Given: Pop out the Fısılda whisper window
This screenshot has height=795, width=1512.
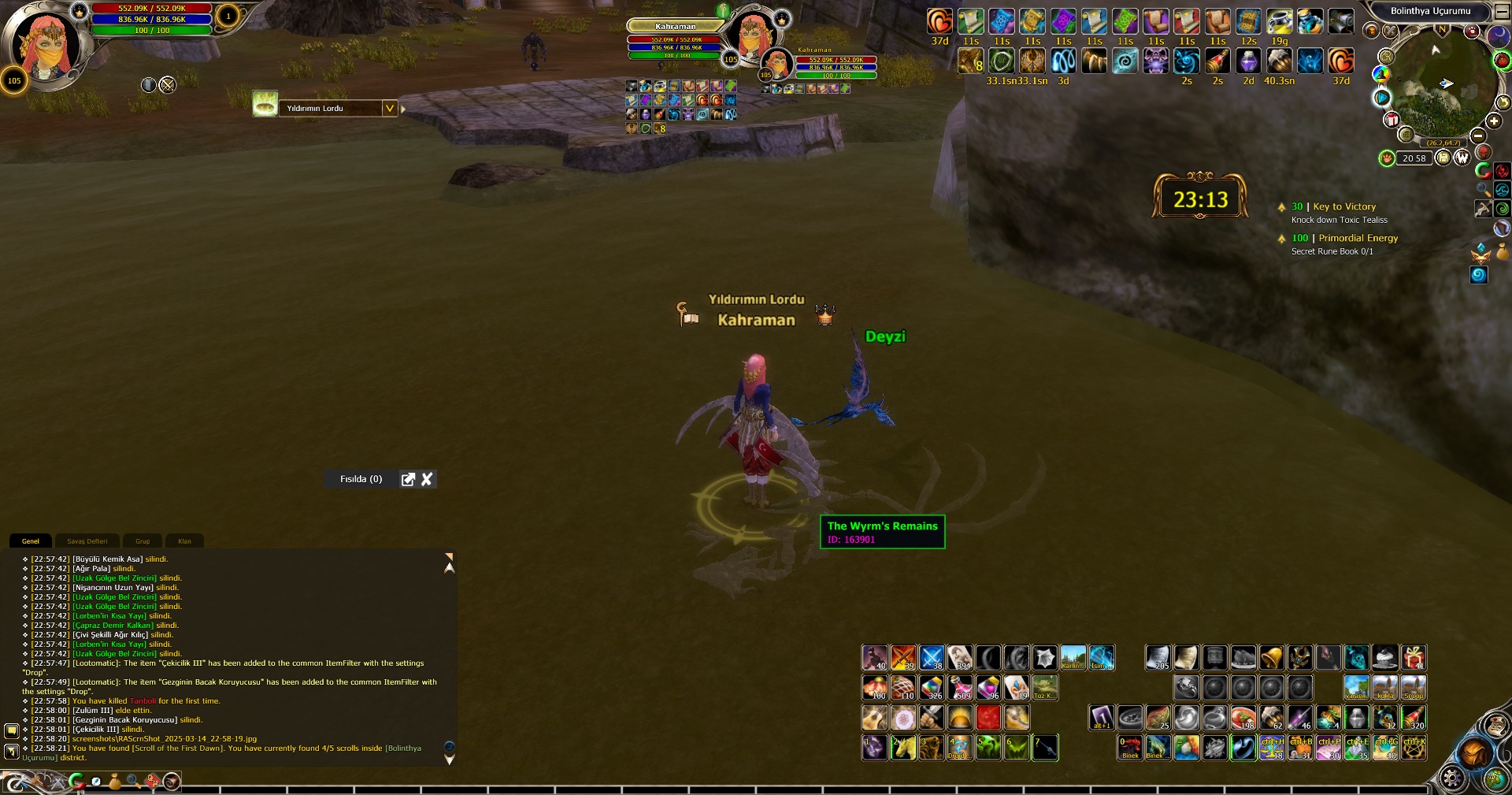Looking at the screenshot, I should (x=408, y=479).
